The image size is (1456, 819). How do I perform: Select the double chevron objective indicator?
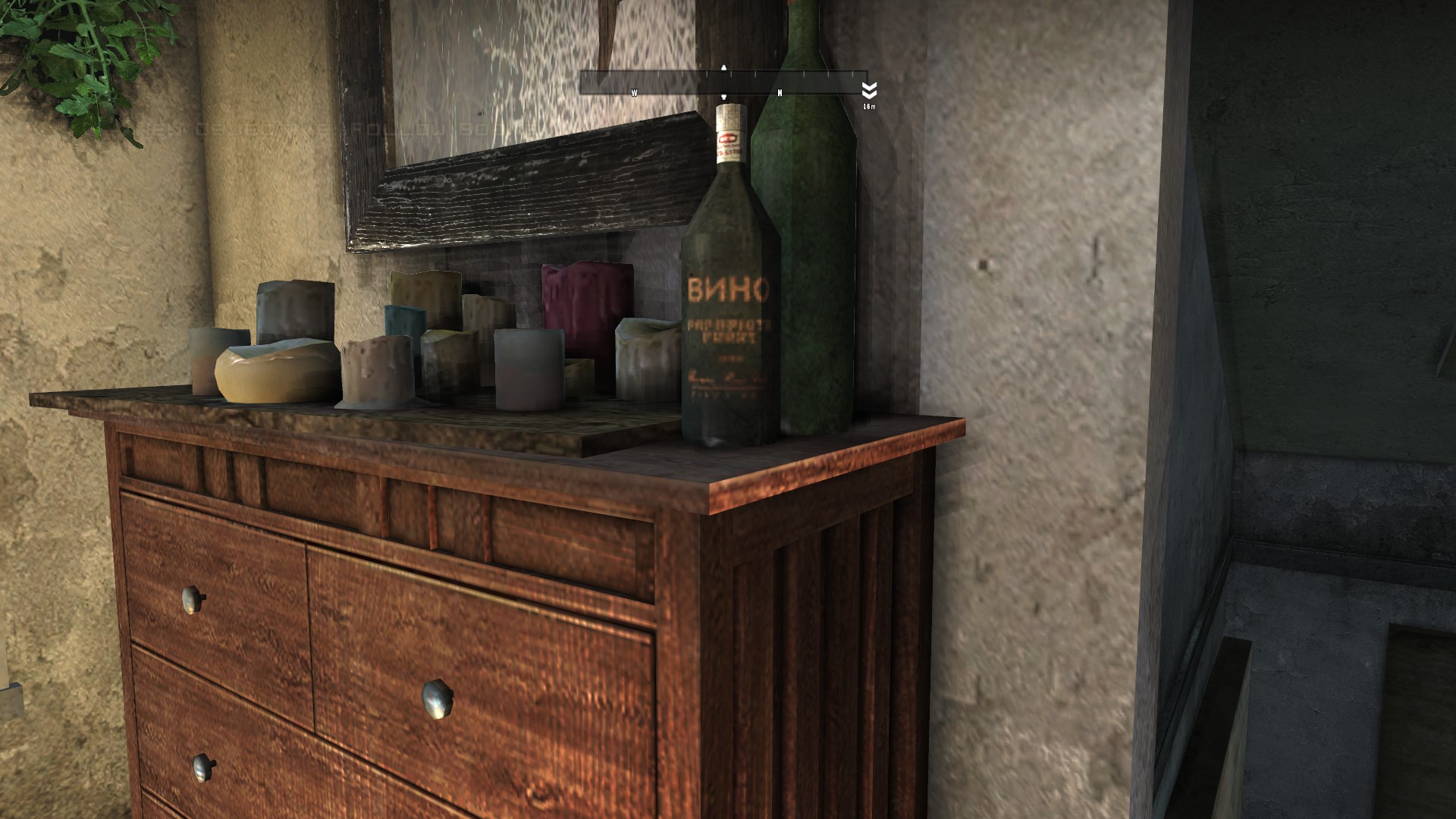click(x=869, y=89)
